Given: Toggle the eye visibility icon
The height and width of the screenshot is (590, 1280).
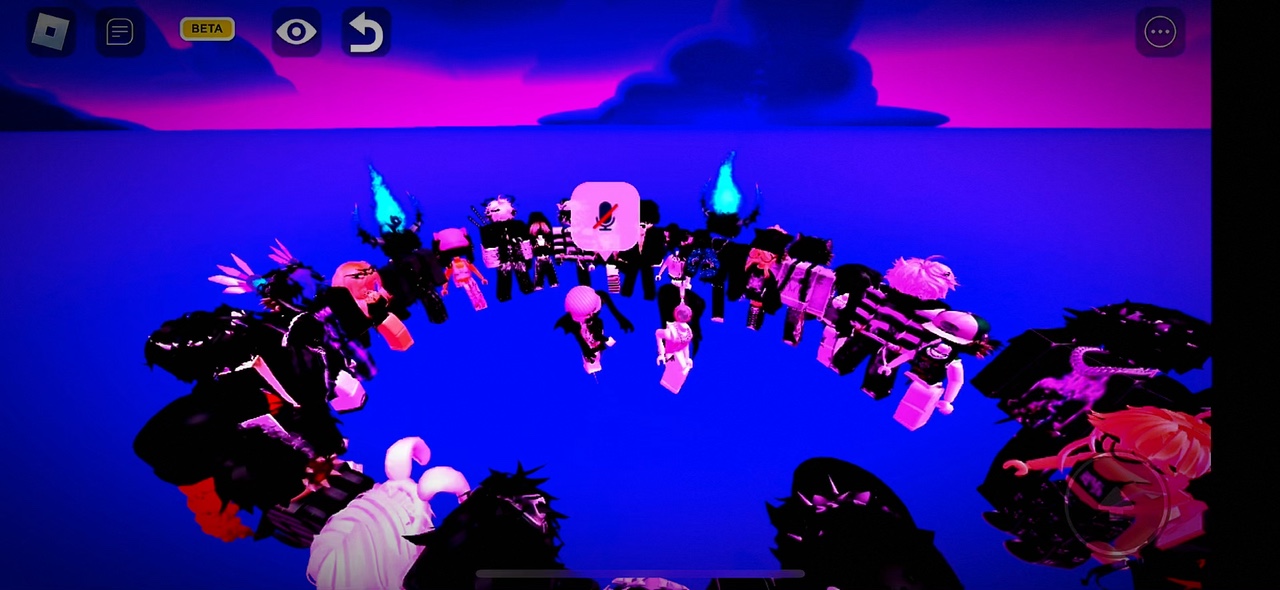Looking at the screenshot, I should [x=296, y=32].
